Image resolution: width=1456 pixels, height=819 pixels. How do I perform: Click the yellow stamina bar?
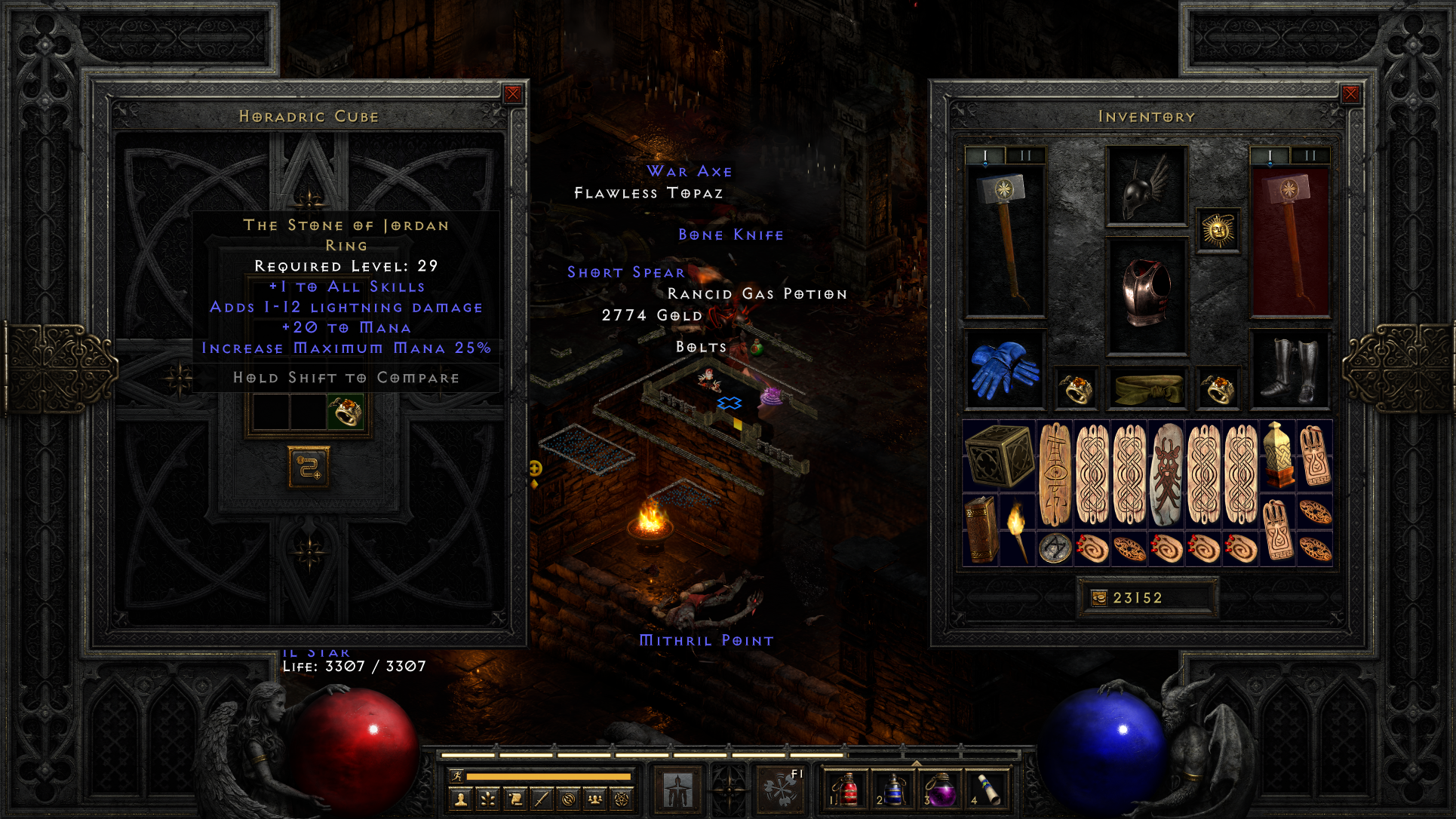(x=548, y=777)
